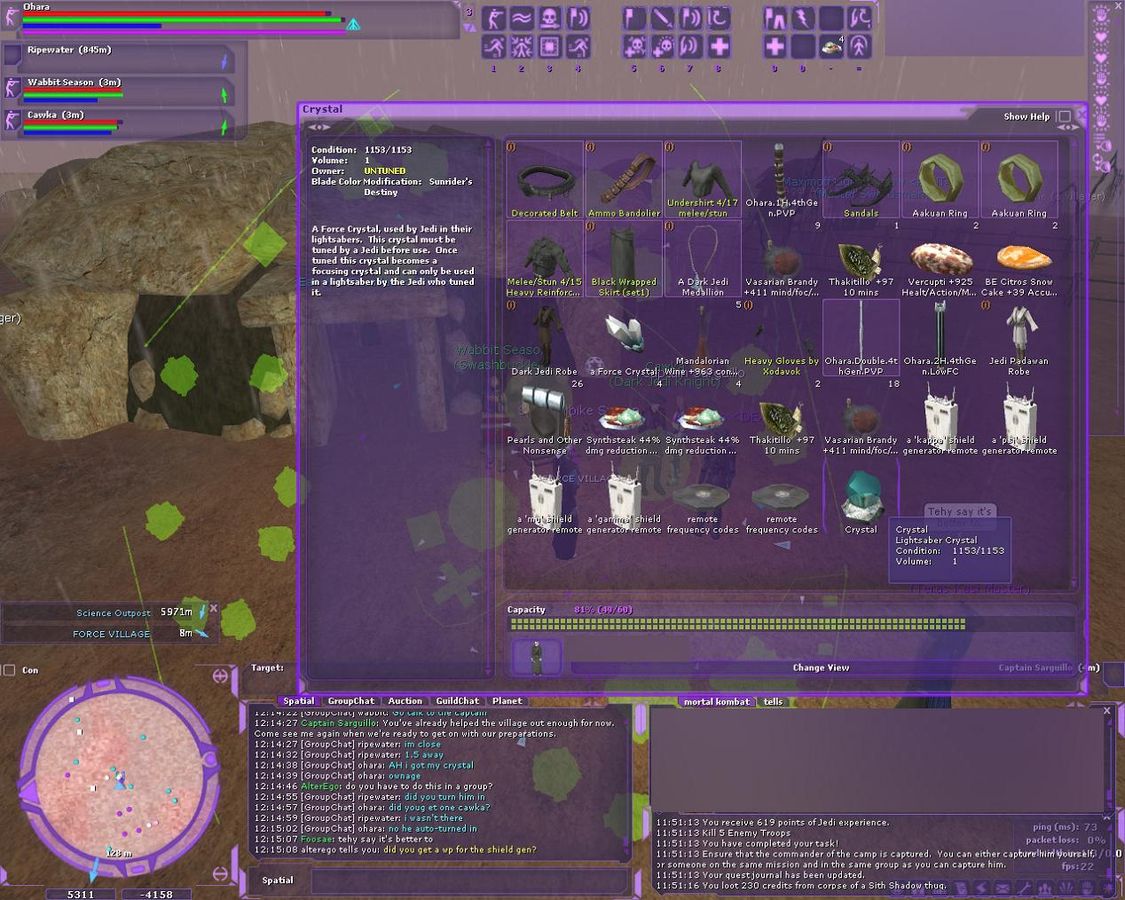Switch to the GroupChat tab

[x=351, y=701]
